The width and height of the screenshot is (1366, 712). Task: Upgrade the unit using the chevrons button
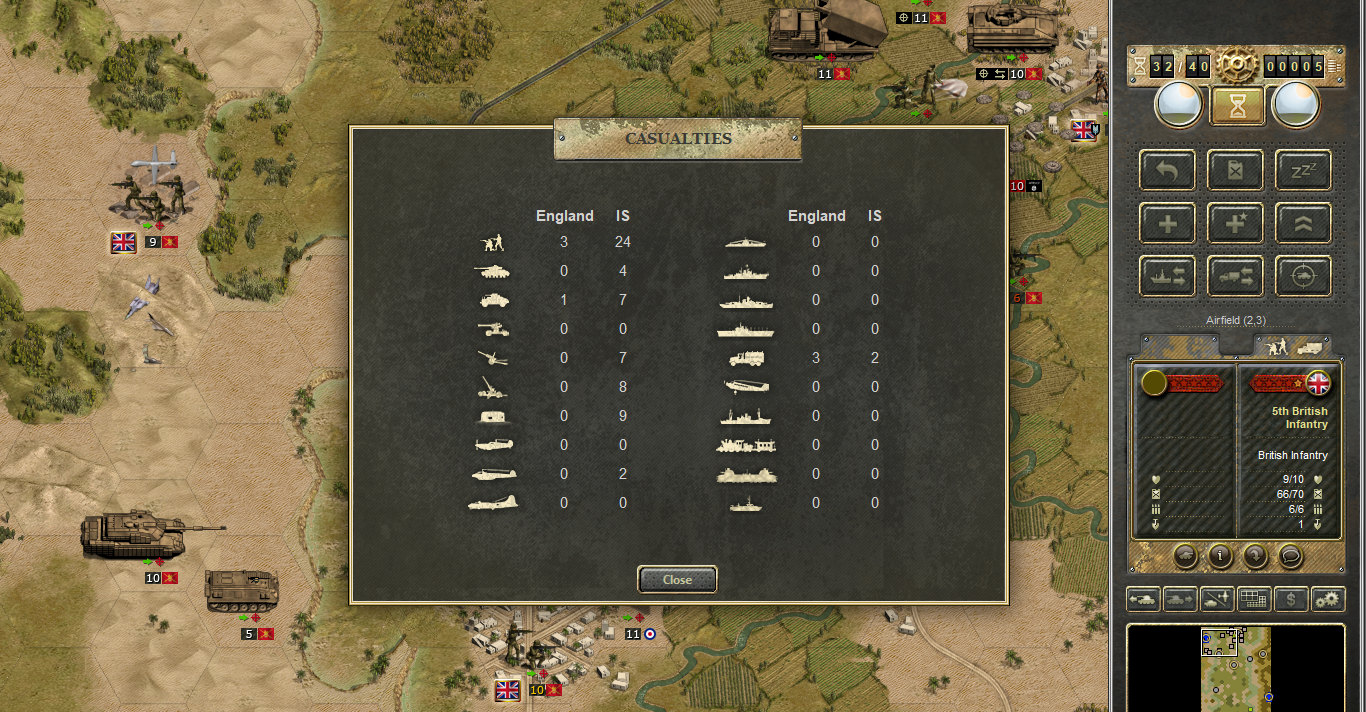click(x=1302, y=223)
